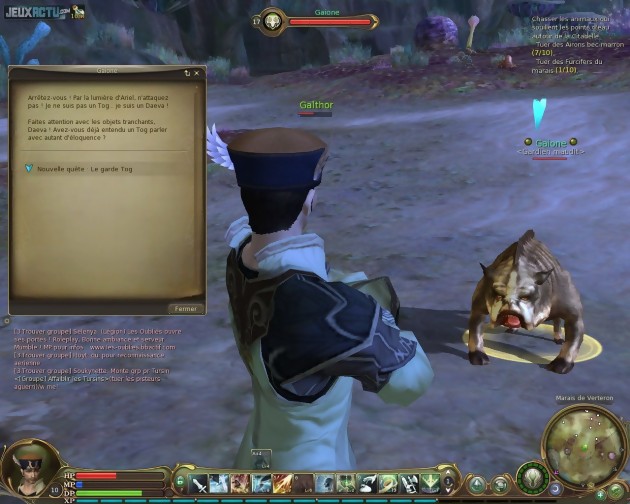Click the chat log panel

tap(97, 354)
